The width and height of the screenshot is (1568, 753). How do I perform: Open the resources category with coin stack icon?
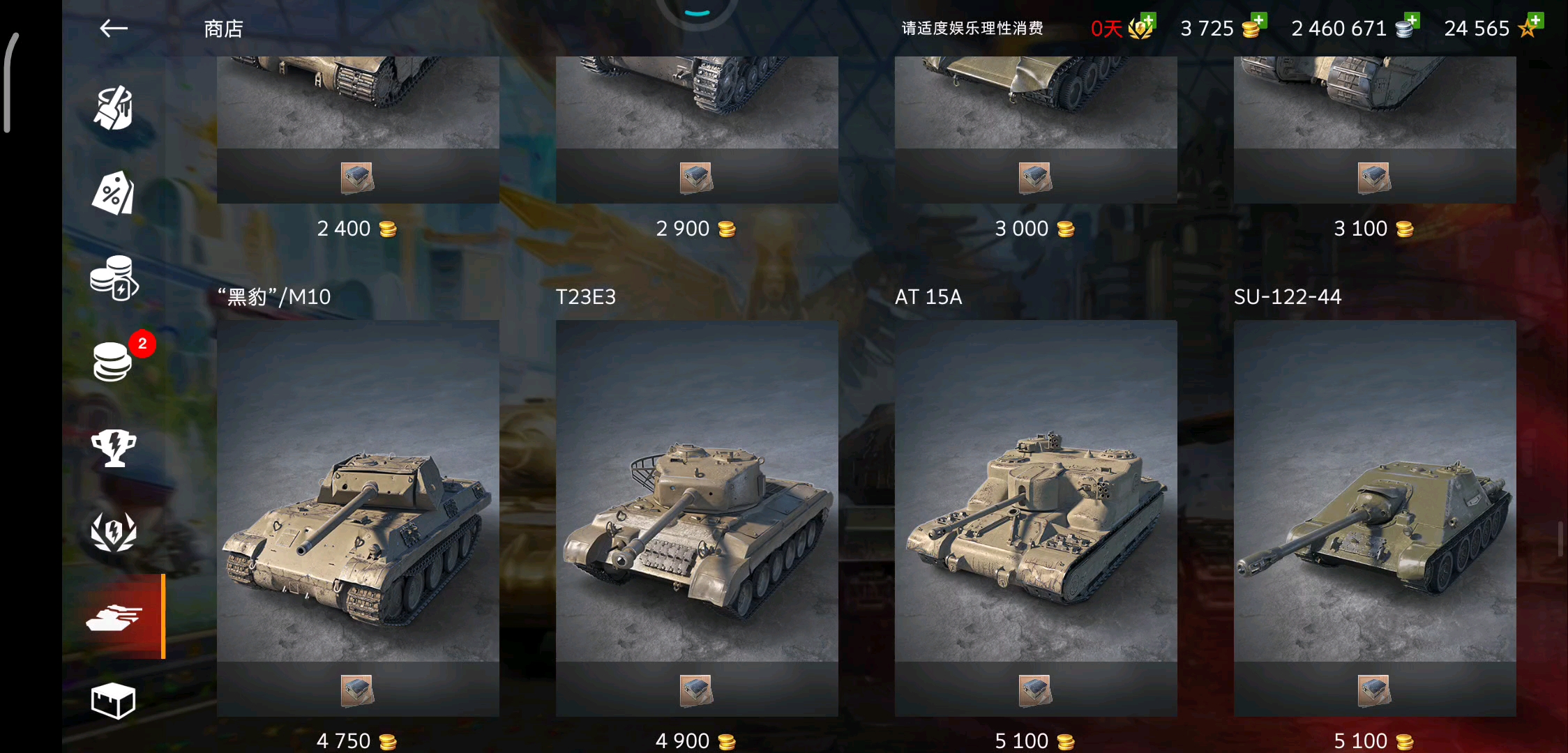tap(113, 279)
